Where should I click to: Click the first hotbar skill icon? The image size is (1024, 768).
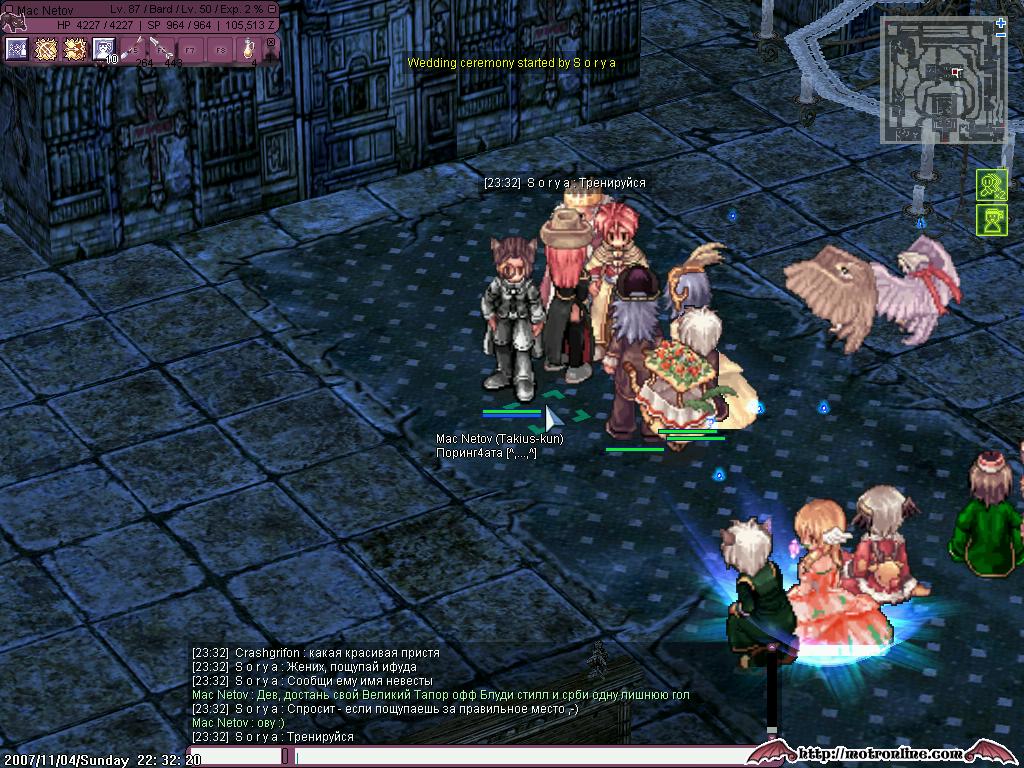(x=16, y=49)
